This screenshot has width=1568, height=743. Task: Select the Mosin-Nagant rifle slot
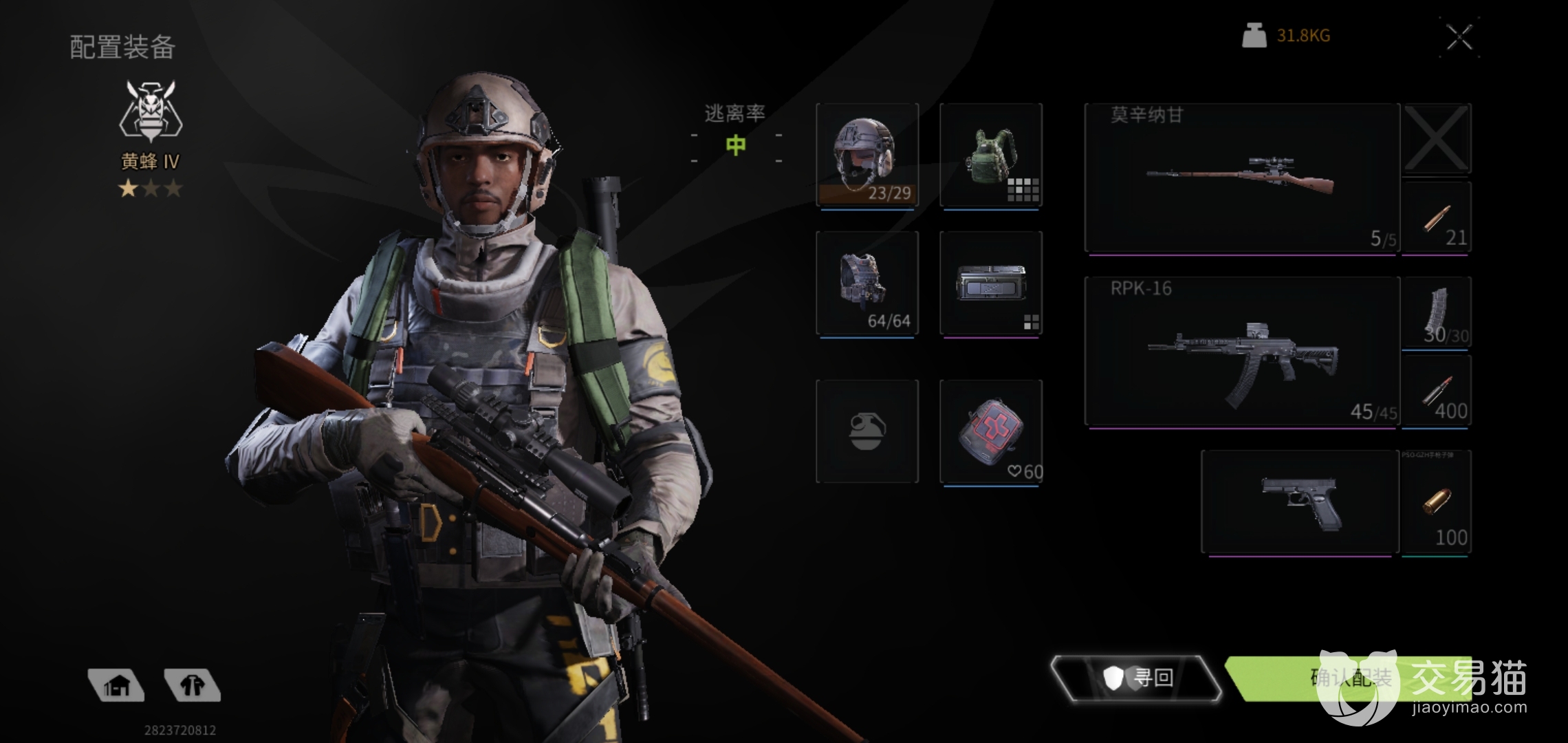pyautogui.click(x=1241, y=179)
